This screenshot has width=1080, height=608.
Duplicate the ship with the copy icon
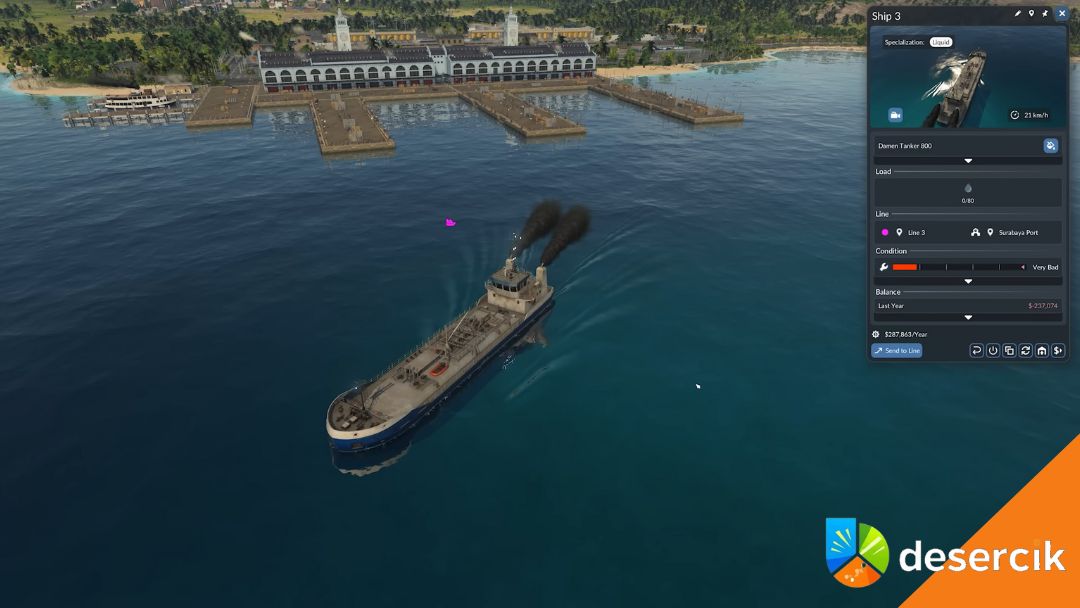(1009, 350)
